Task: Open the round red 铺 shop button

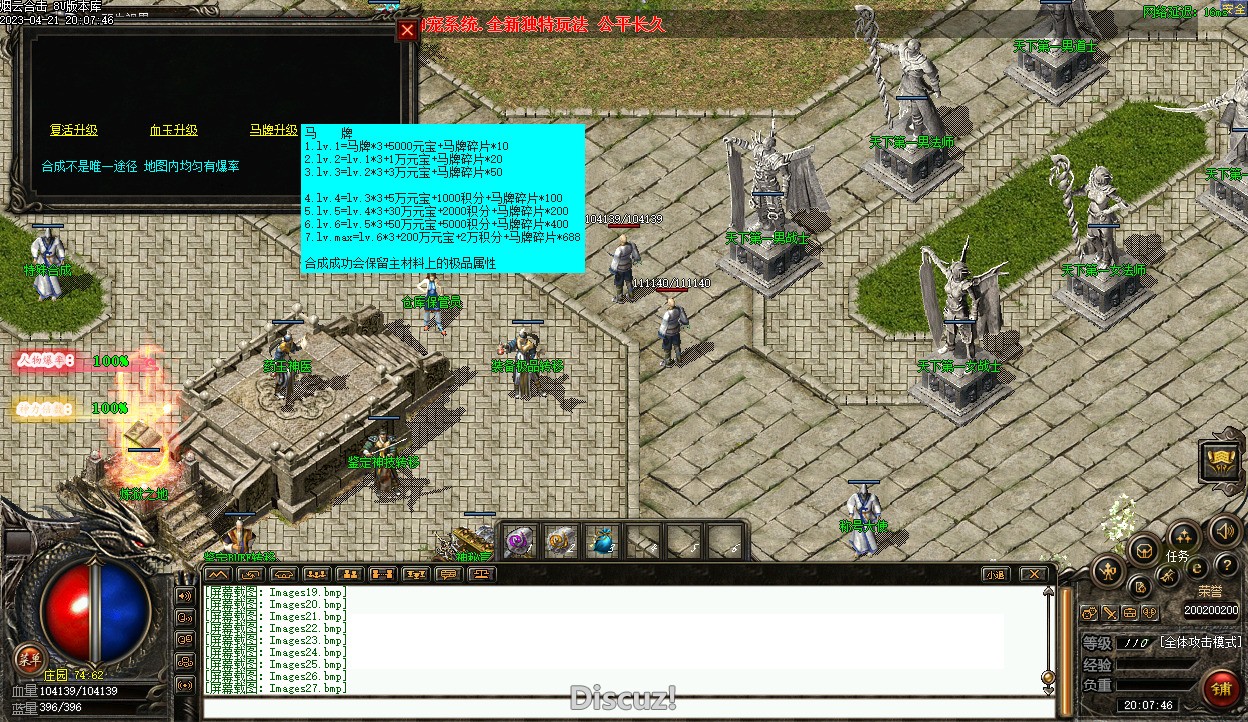Action: pyautogui.click(x=1221, y=688)
